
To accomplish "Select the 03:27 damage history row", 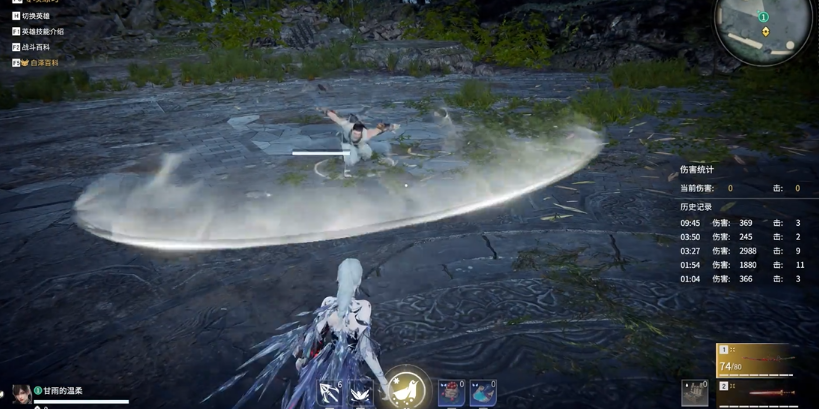I will pos(743,251).
